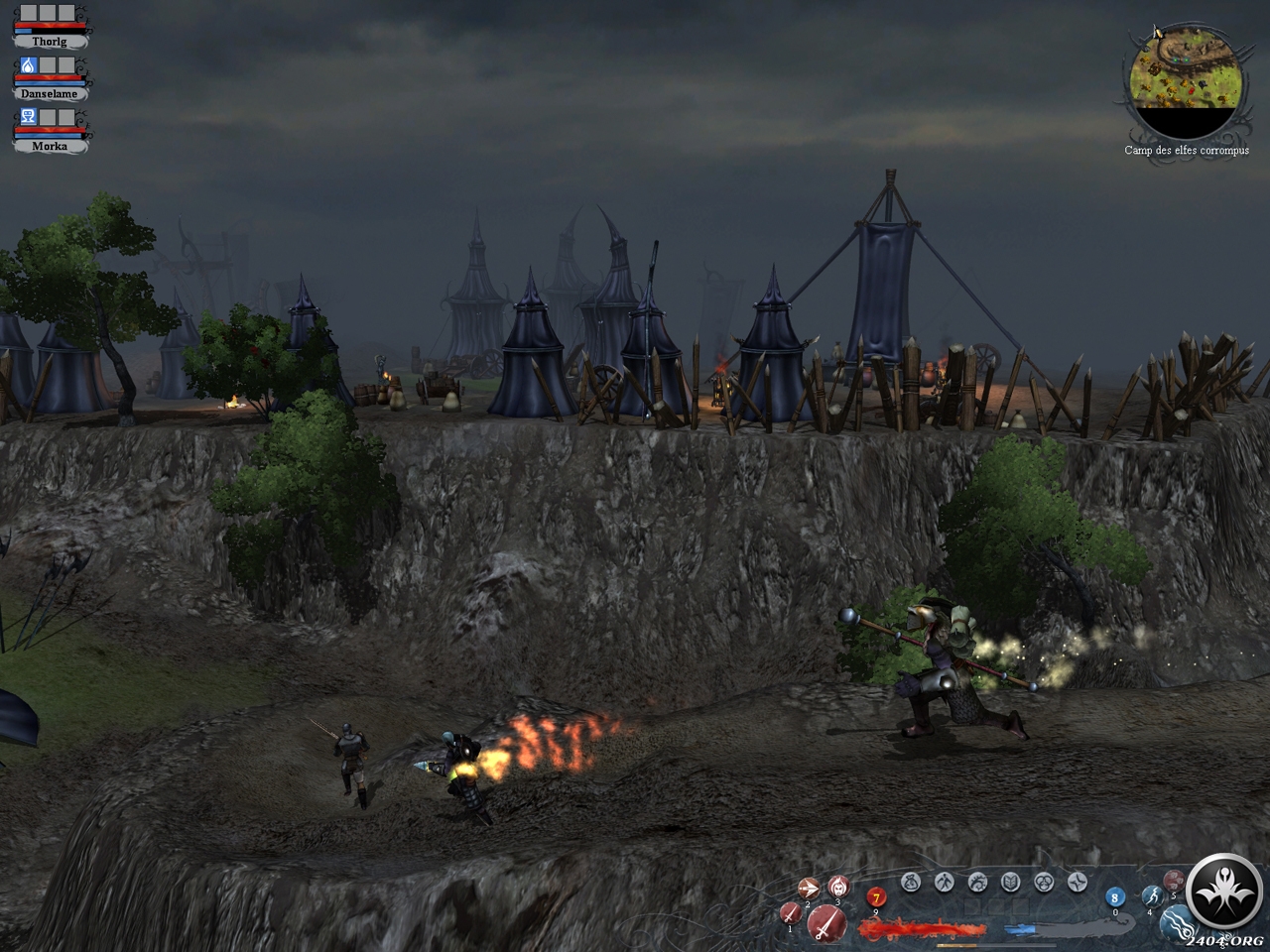The image size is (1270, 952).
Task: Click Morka's blue mask status icon
Action: pyautogui.click(x=27, y=117)
